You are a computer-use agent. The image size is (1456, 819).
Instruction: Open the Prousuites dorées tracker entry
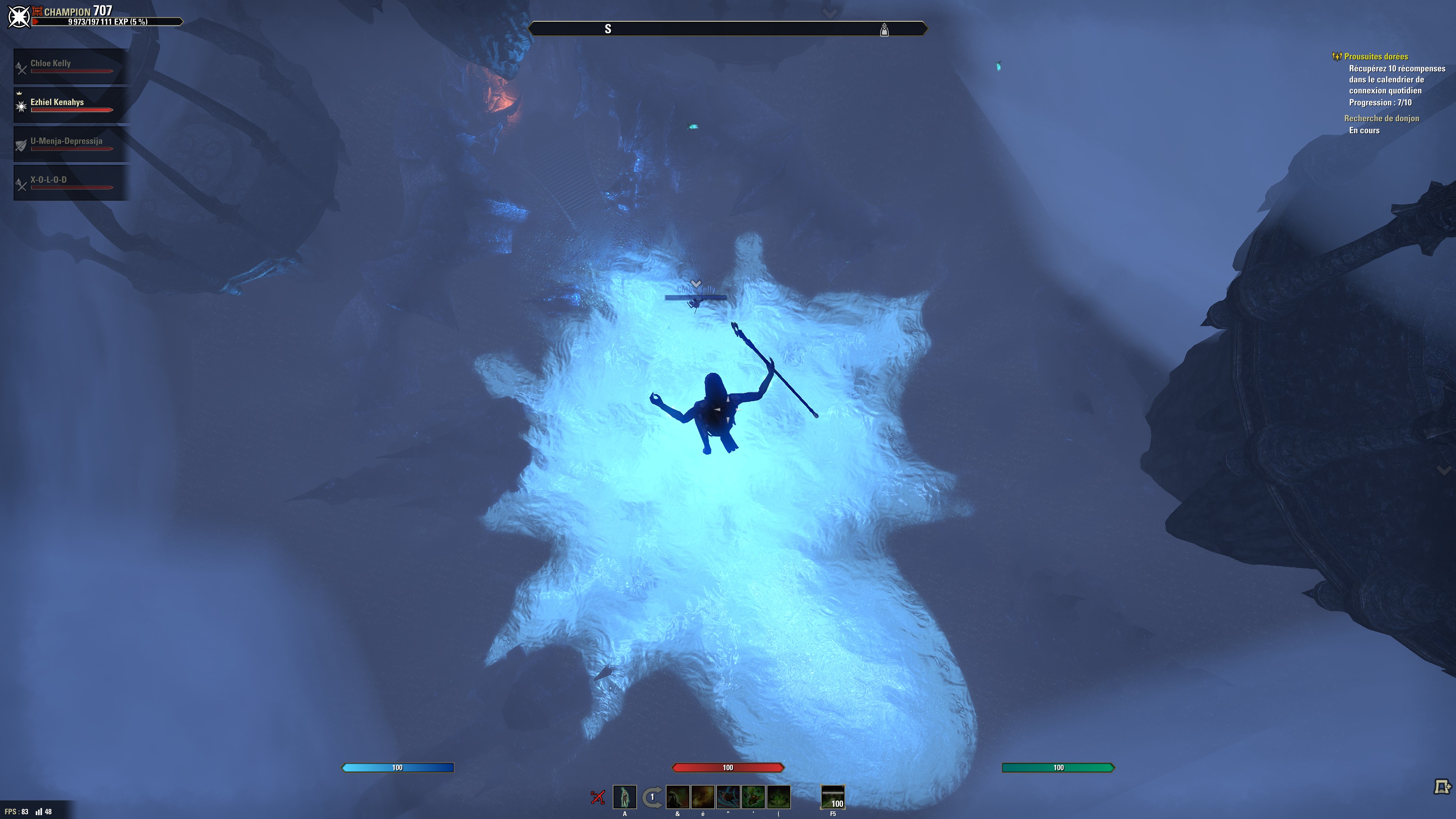[x=1376, y=56]
